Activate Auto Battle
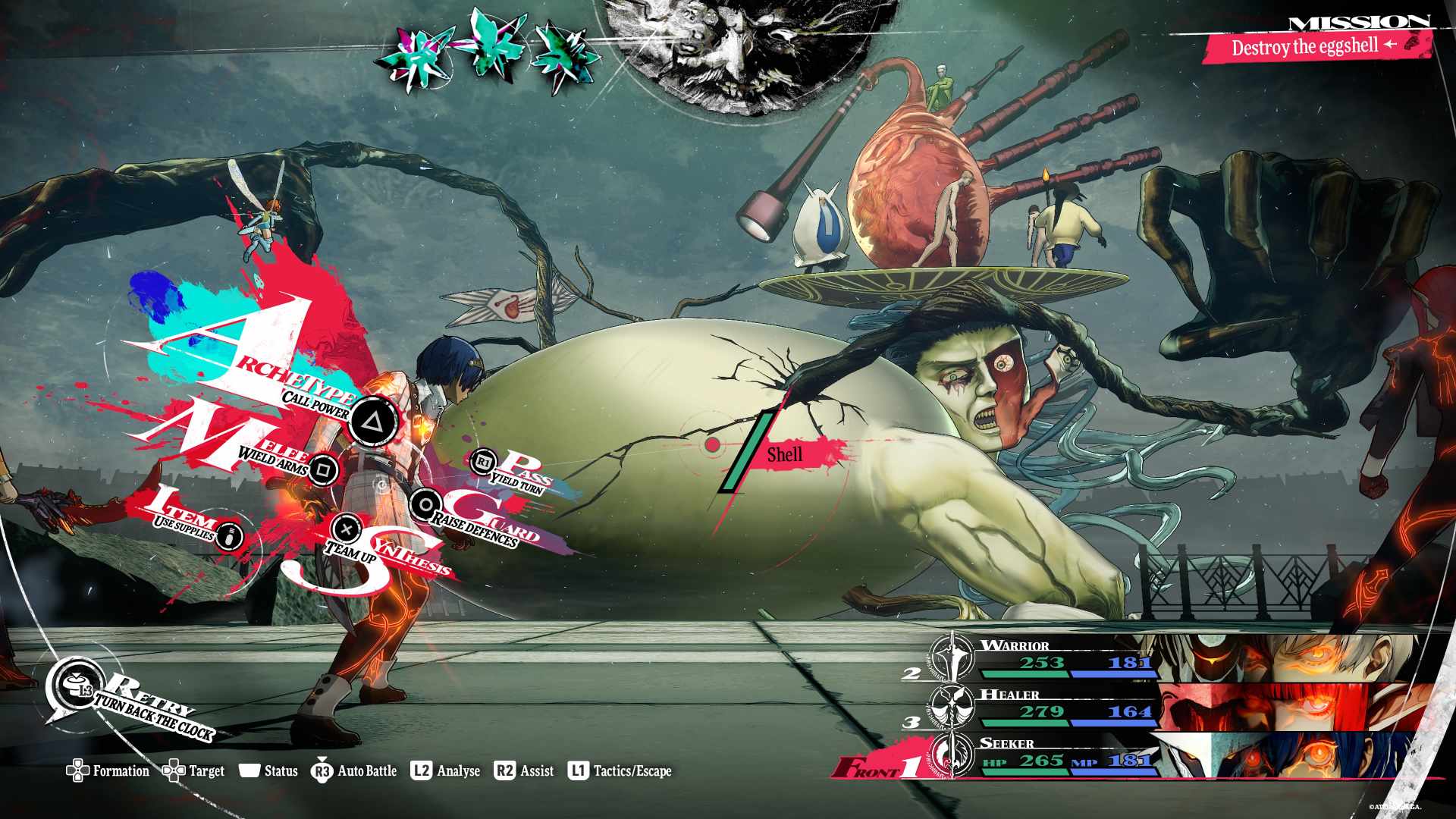 [x=354, y=771]
